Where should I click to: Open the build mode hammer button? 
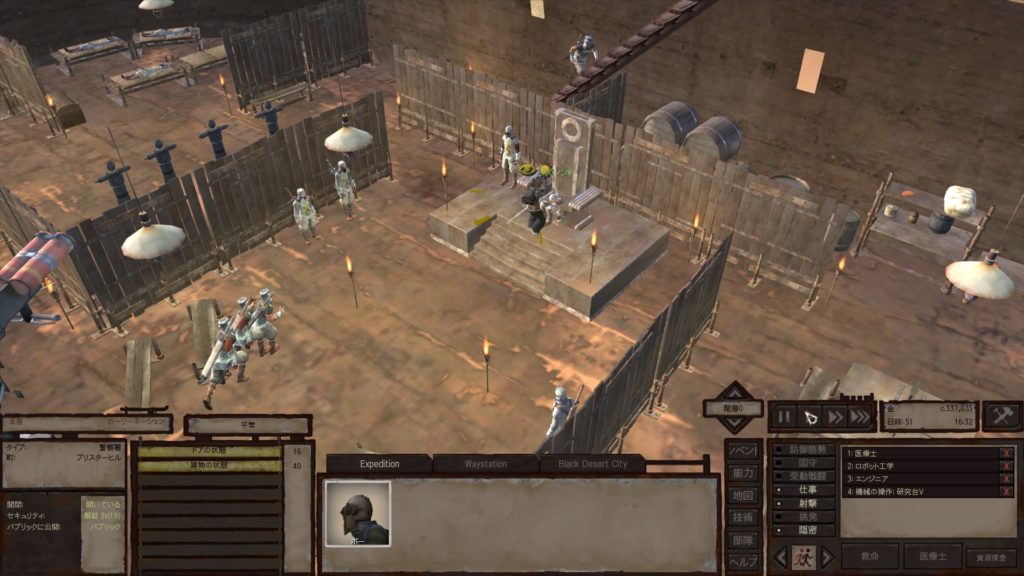pos(1001,416)
